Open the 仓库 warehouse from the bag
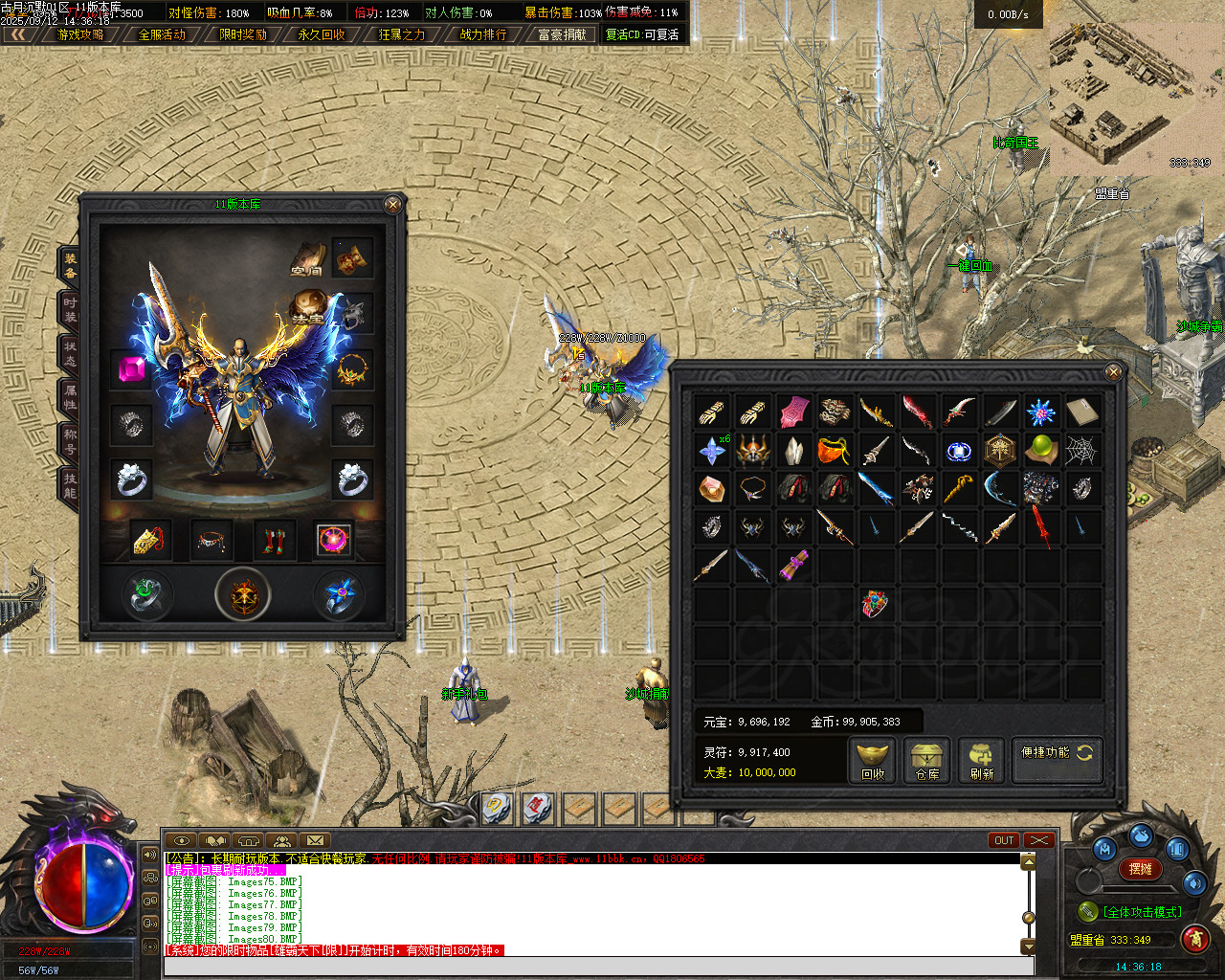 tap(926, 761)
